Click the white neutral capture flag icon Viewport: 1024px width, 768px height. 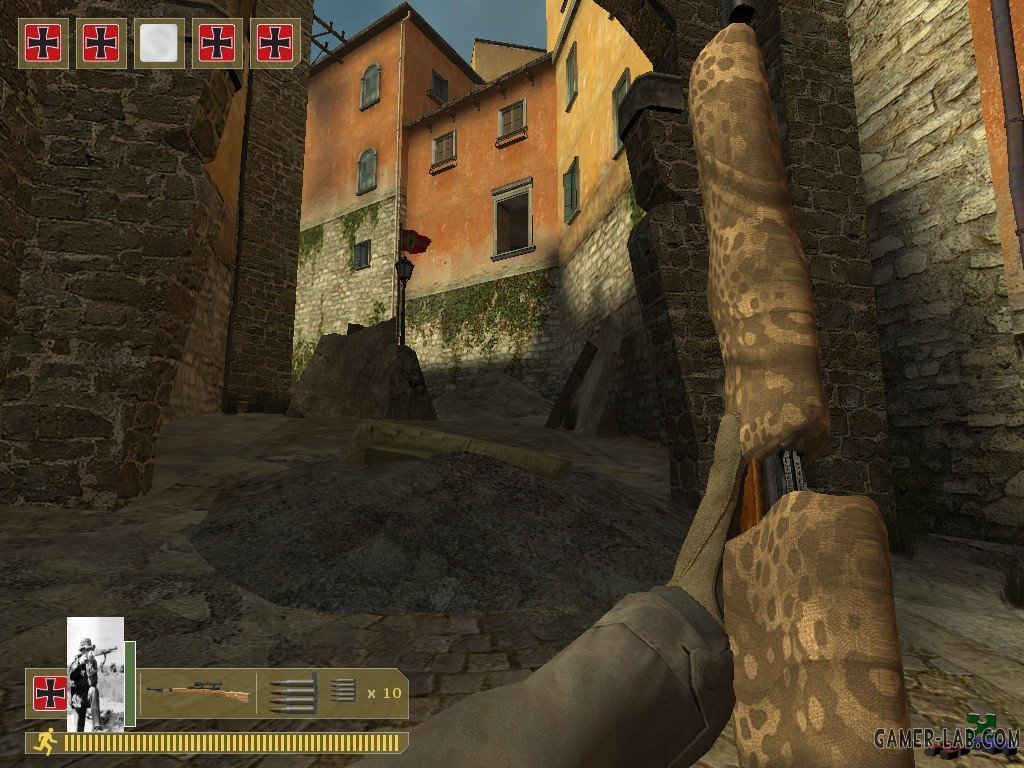pyautogui.click(x=159, y=43)
